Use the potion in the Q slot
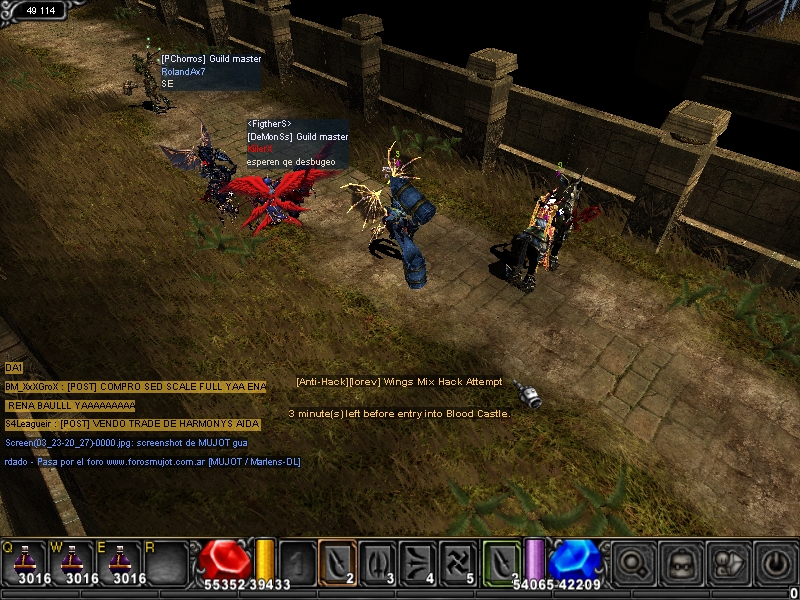The image size is (800, 600). [x=24, y=562]
